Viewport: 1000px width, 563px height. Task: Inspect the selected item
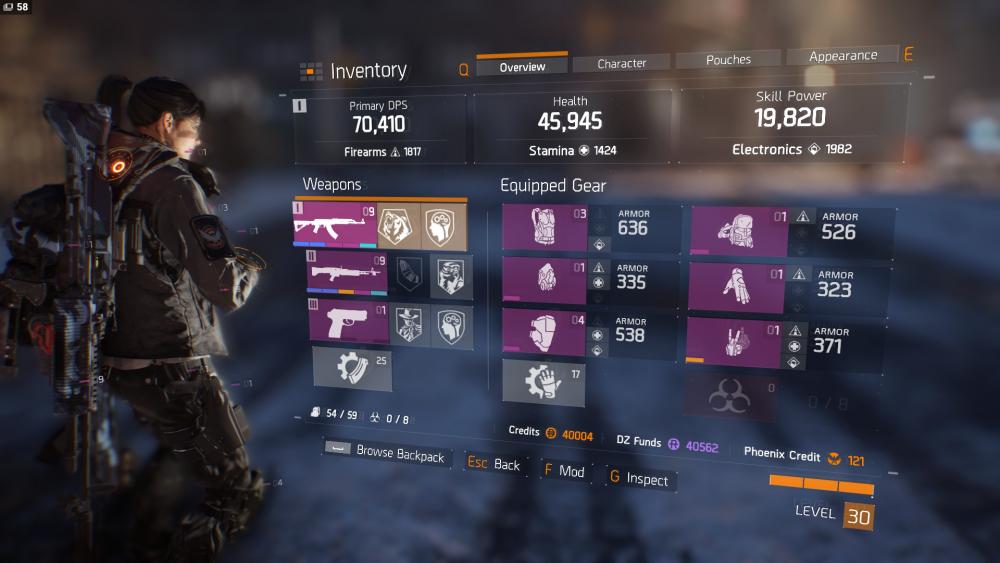(639, 479)
